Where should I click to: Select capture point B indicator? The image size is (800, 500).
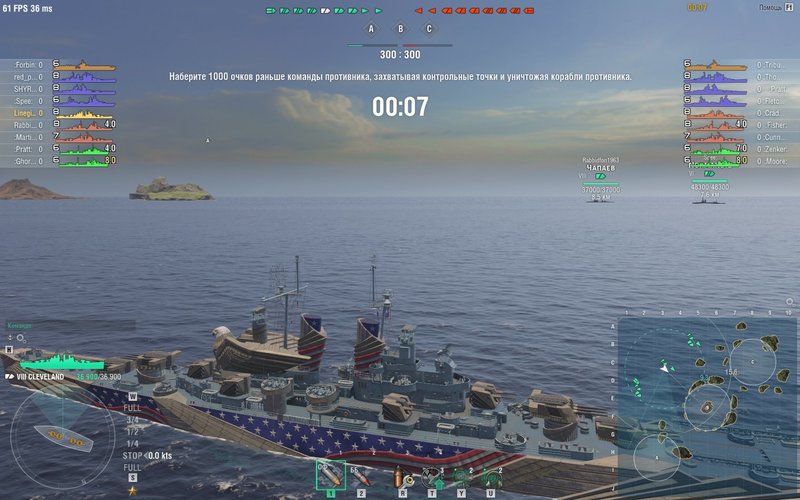[x=400, y=30]
